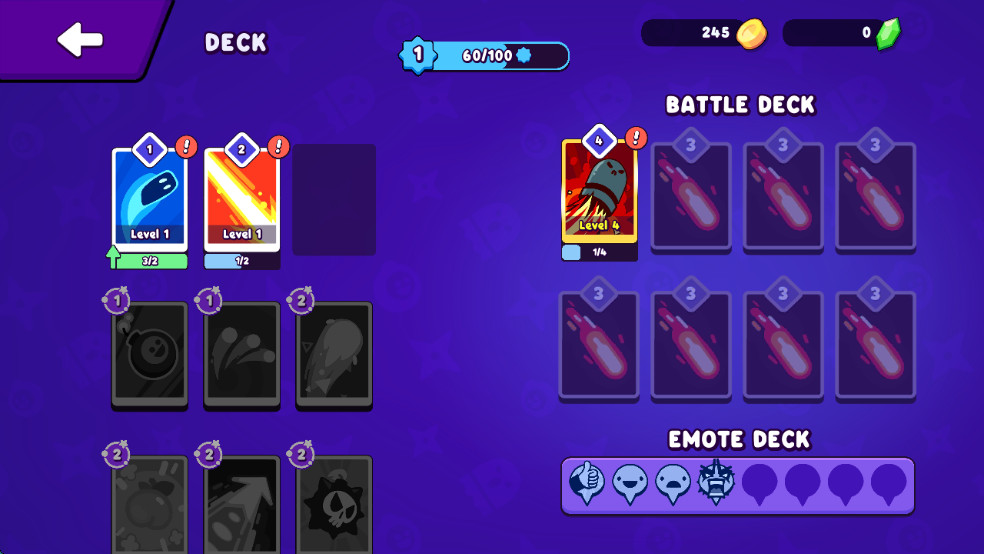Image resolution: width=984 pixels, height=554 pixels.
Task: Select the thumbs-up emote
Action: [x=587, y=484]
